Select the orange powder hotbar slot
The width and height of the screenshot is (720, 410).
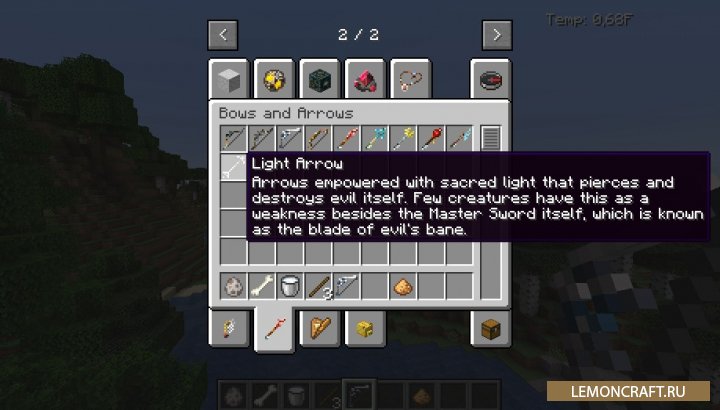click(x=402, y=286)
